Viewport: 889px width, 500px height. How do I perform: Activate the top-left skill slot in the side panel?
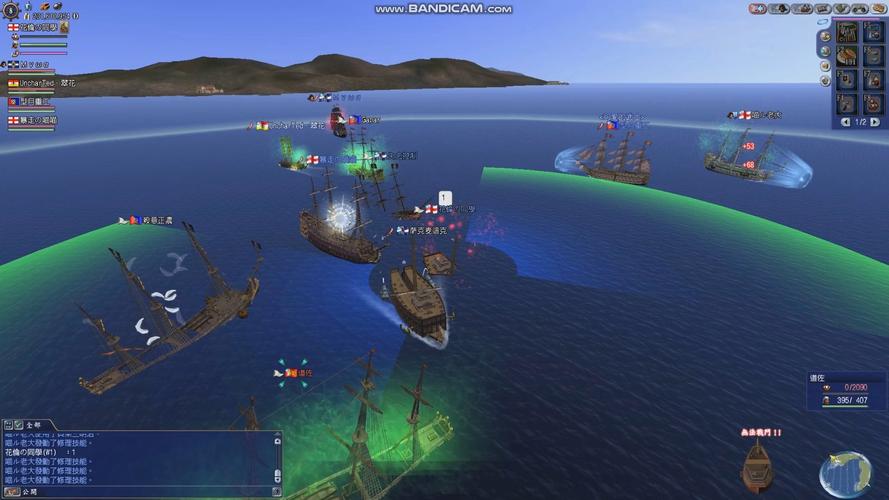click(x=847, y=33)
